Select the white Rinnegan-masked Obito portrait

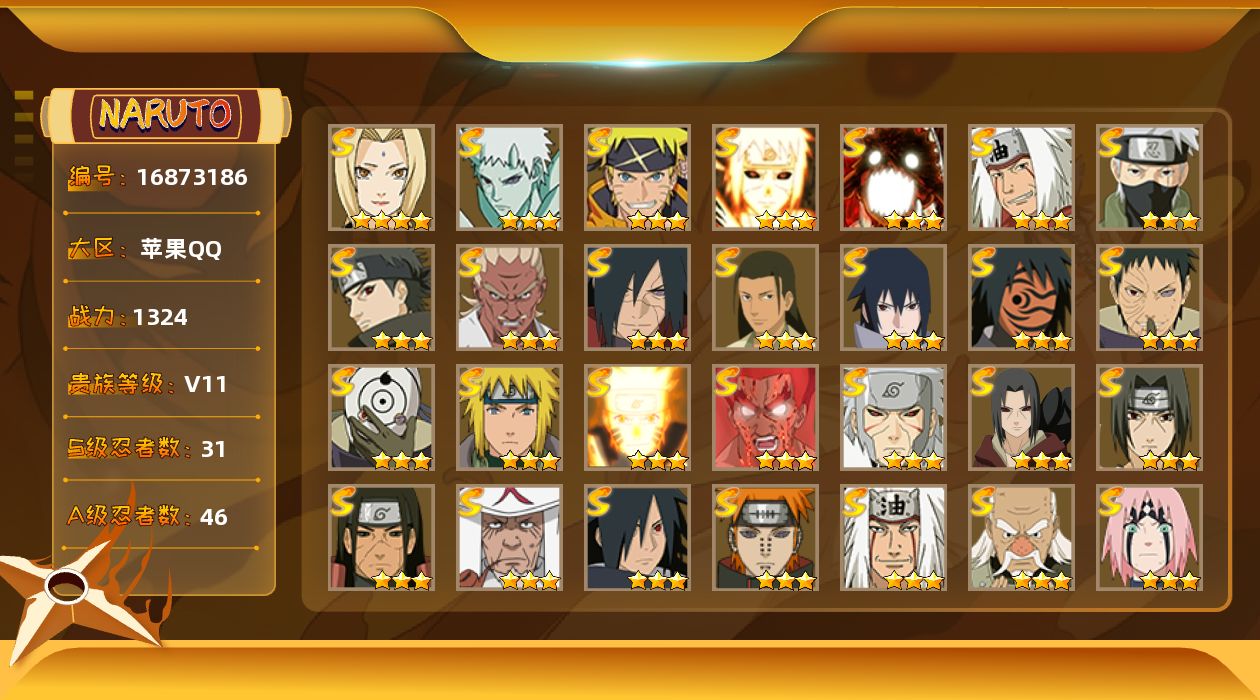coord(381,417)
